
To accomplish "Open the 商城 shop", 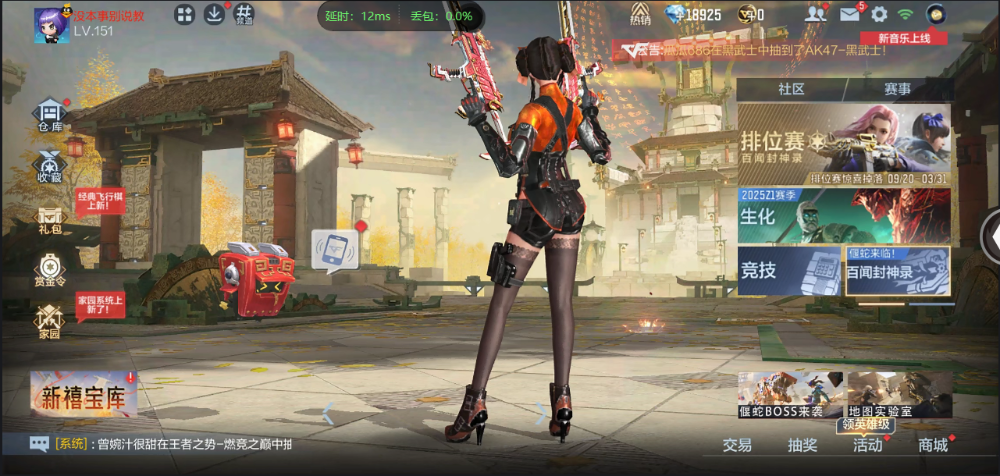I will click(x=932, y=446).
